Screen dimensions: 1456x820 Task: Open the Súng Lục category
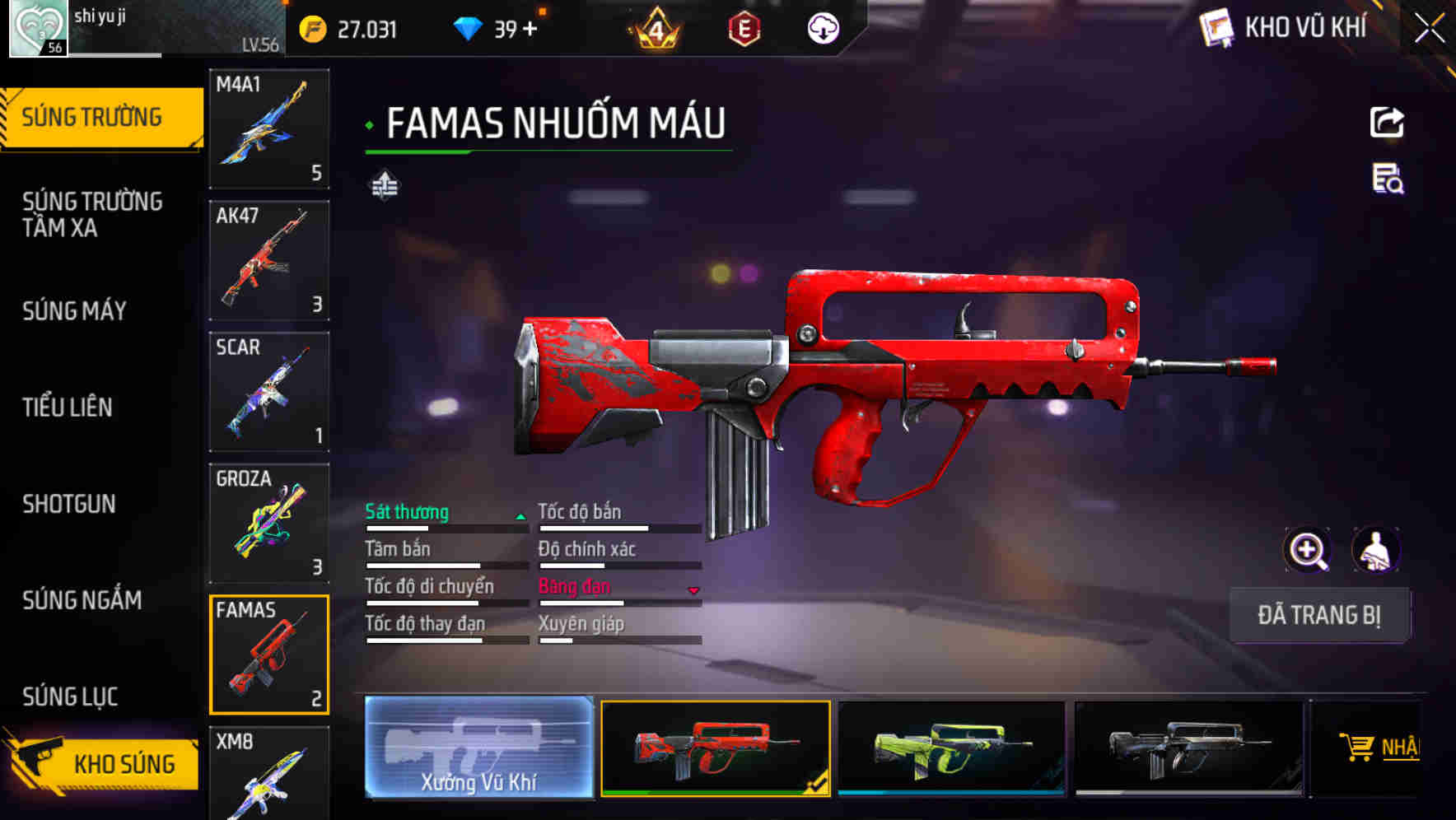coord(70,697)
